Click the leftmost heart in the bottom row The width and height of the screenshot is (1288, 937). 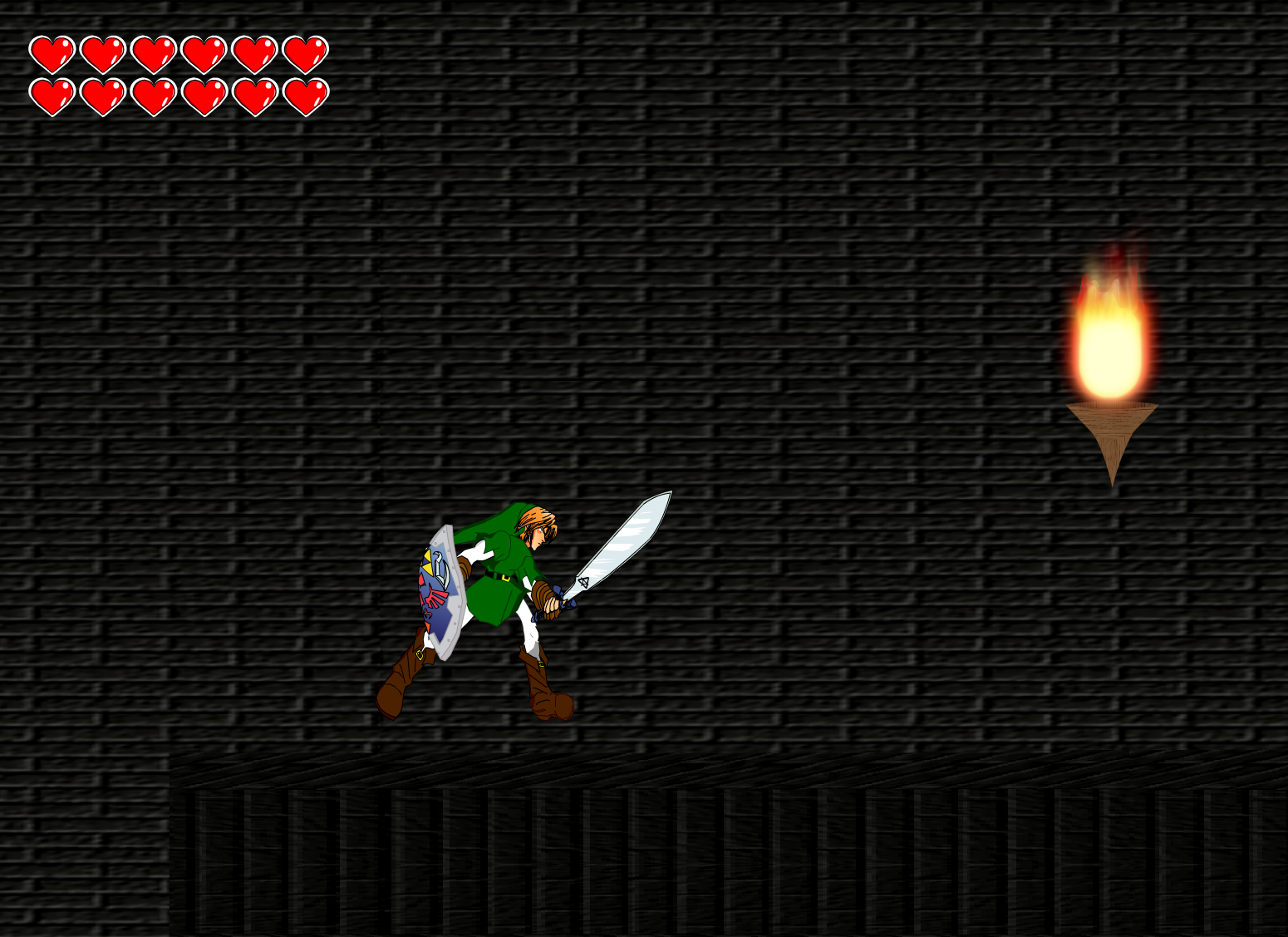[x=52, y=94]
